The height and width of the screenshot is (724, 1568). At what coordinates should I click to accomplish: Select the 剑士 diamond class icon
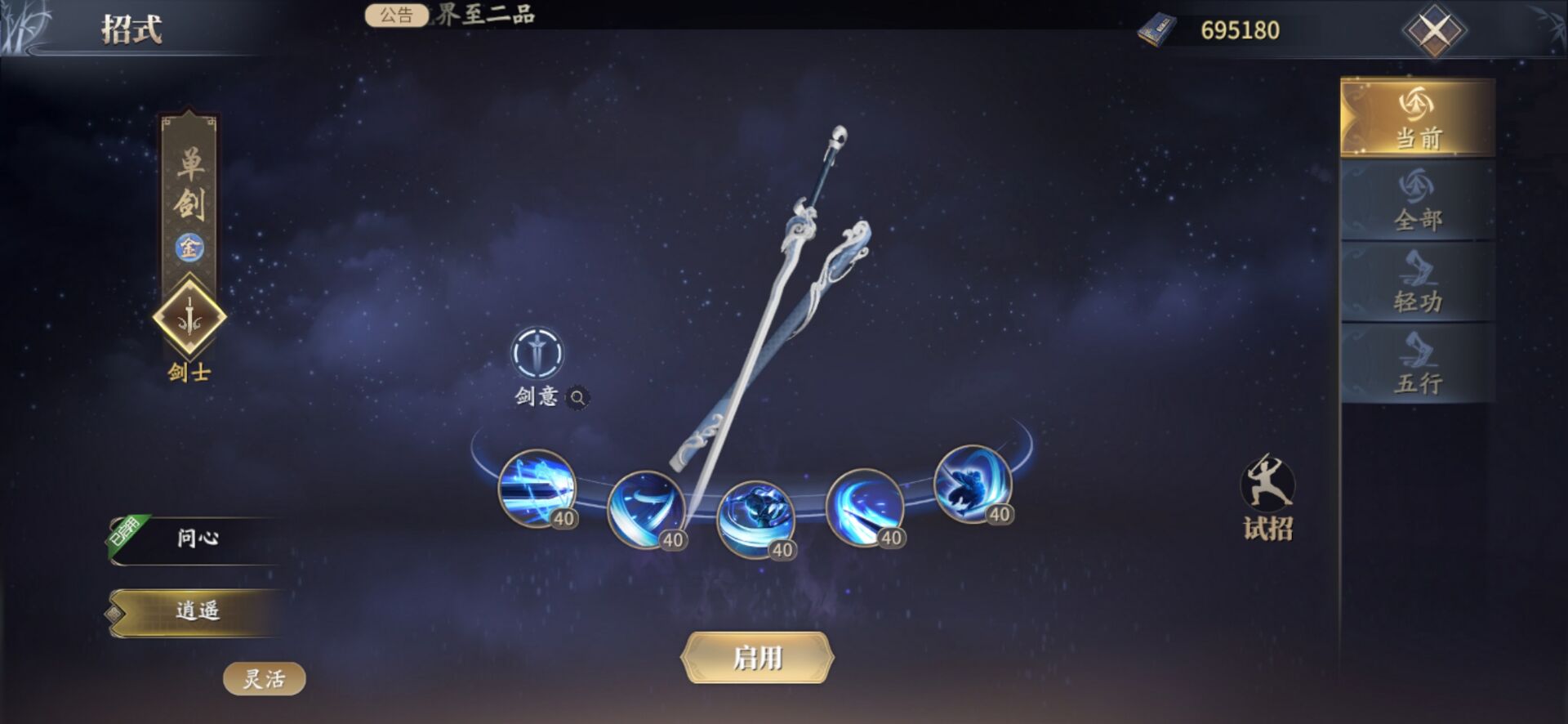pos(189,318)
